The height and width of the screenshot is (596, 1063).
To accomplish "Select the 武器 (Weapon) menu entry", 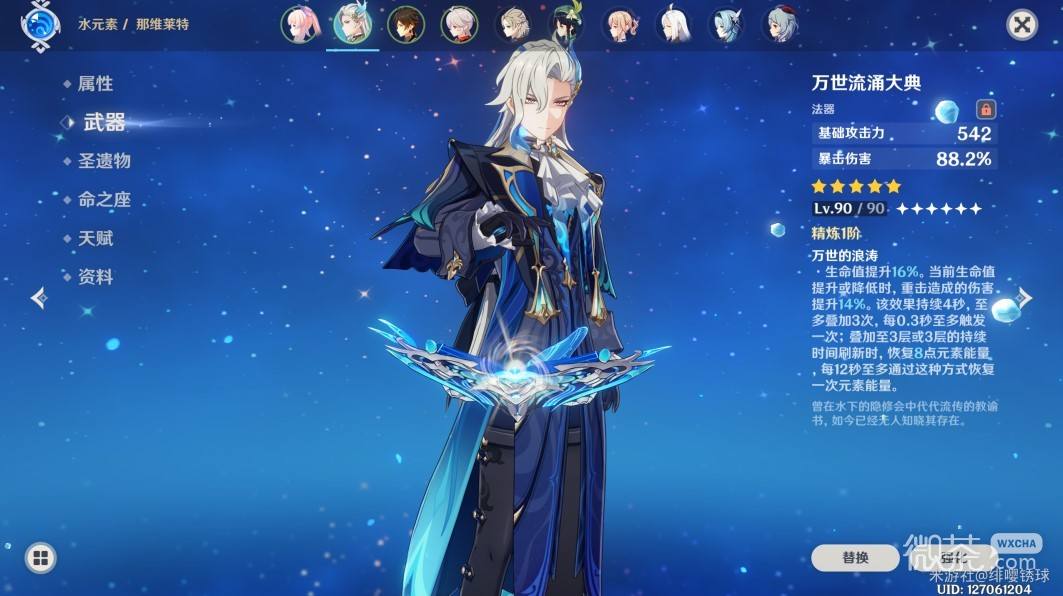I will tap(103, 122).
